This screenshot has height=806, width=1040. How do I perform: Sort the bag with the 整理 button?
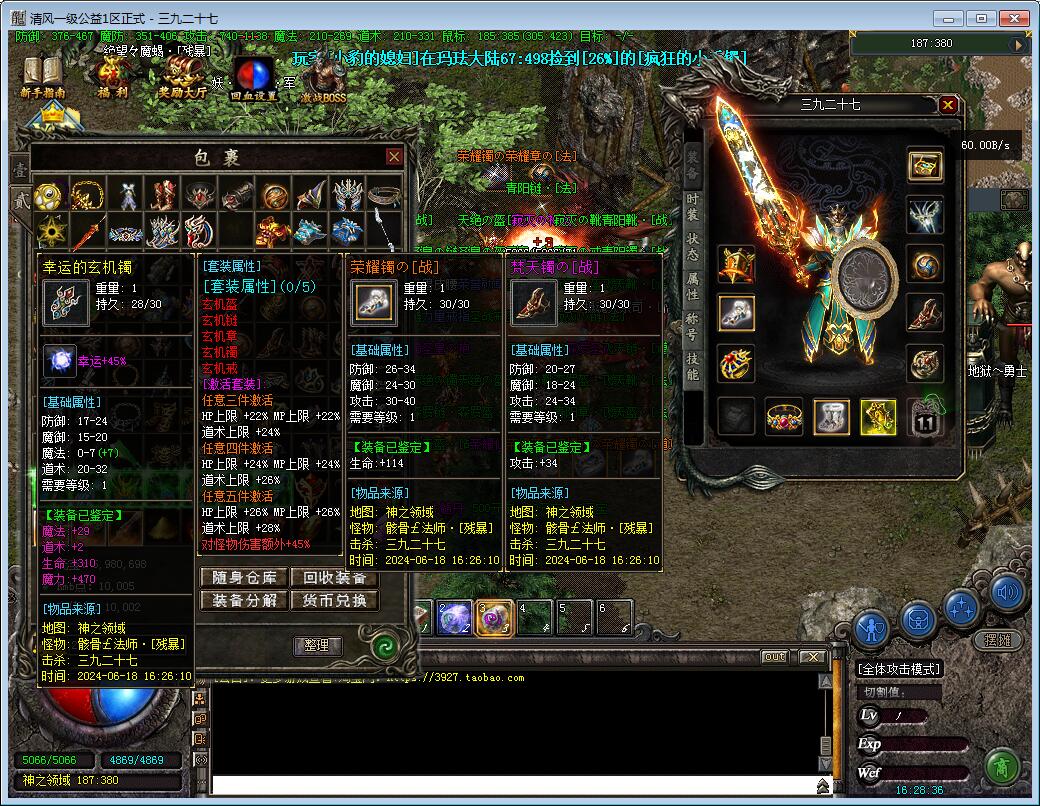pyautogui.click(x=317, y=646)
